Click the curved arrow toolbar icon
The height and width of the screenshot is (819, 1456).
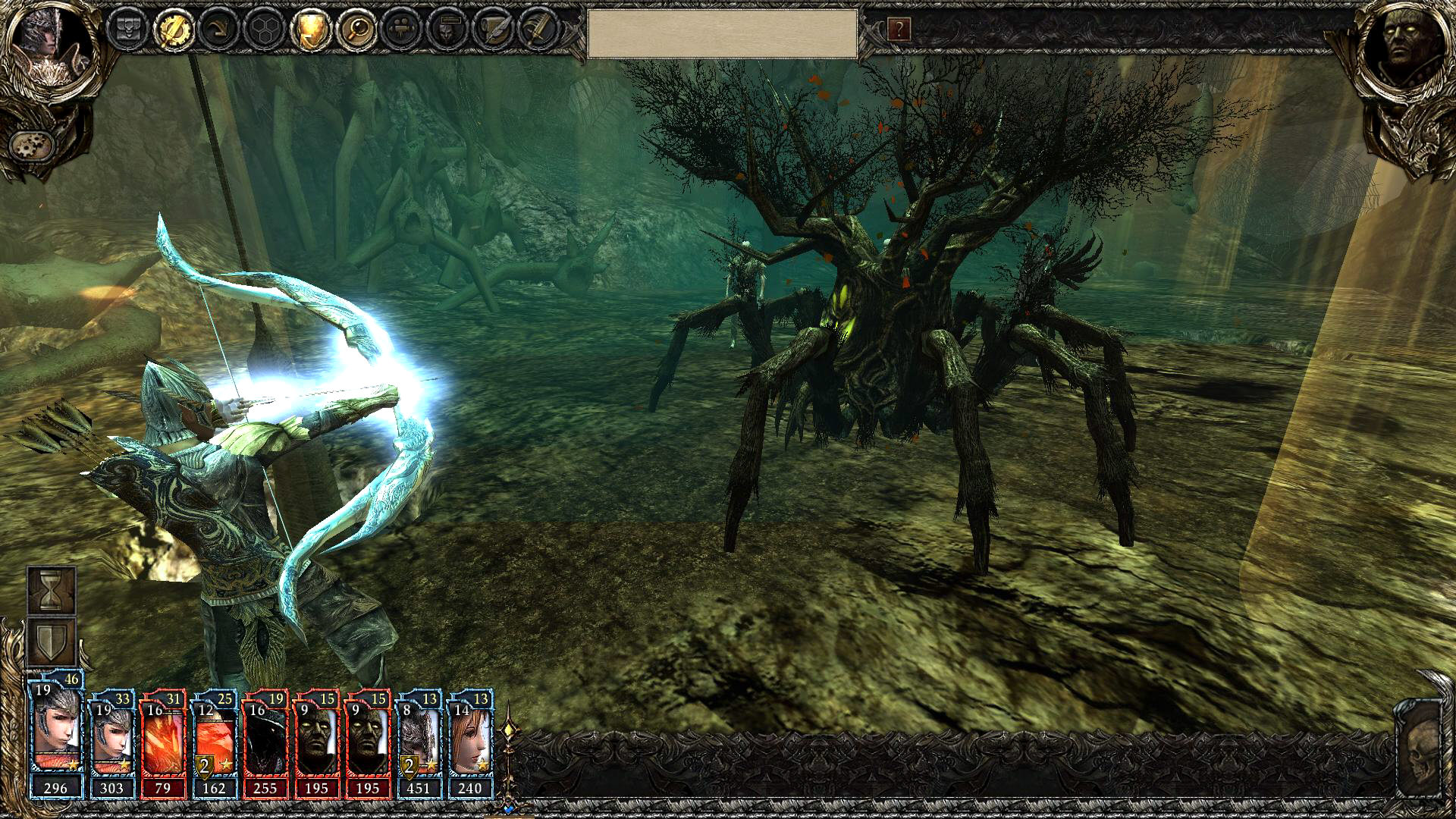[219, 30]
